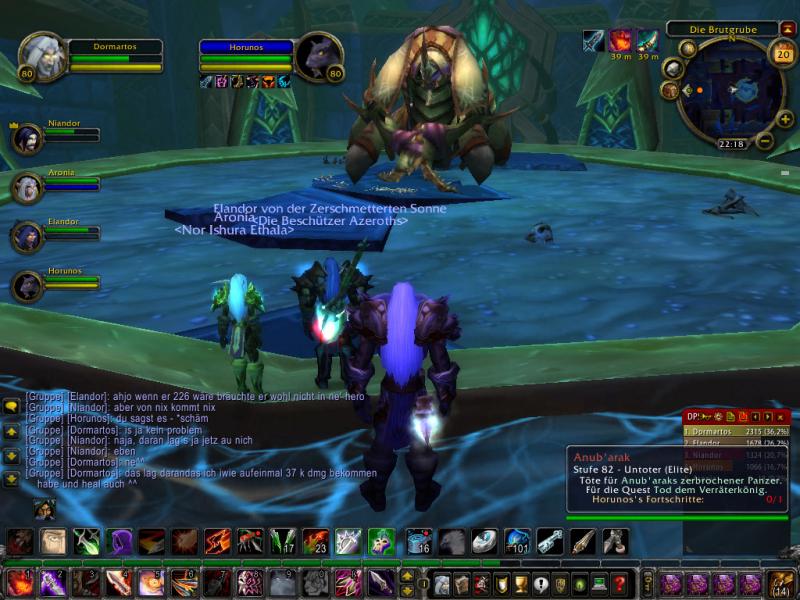This screenshot has width=800, height=600.
Task: Select party member Niandor's portrait
Action: point(27,137)
